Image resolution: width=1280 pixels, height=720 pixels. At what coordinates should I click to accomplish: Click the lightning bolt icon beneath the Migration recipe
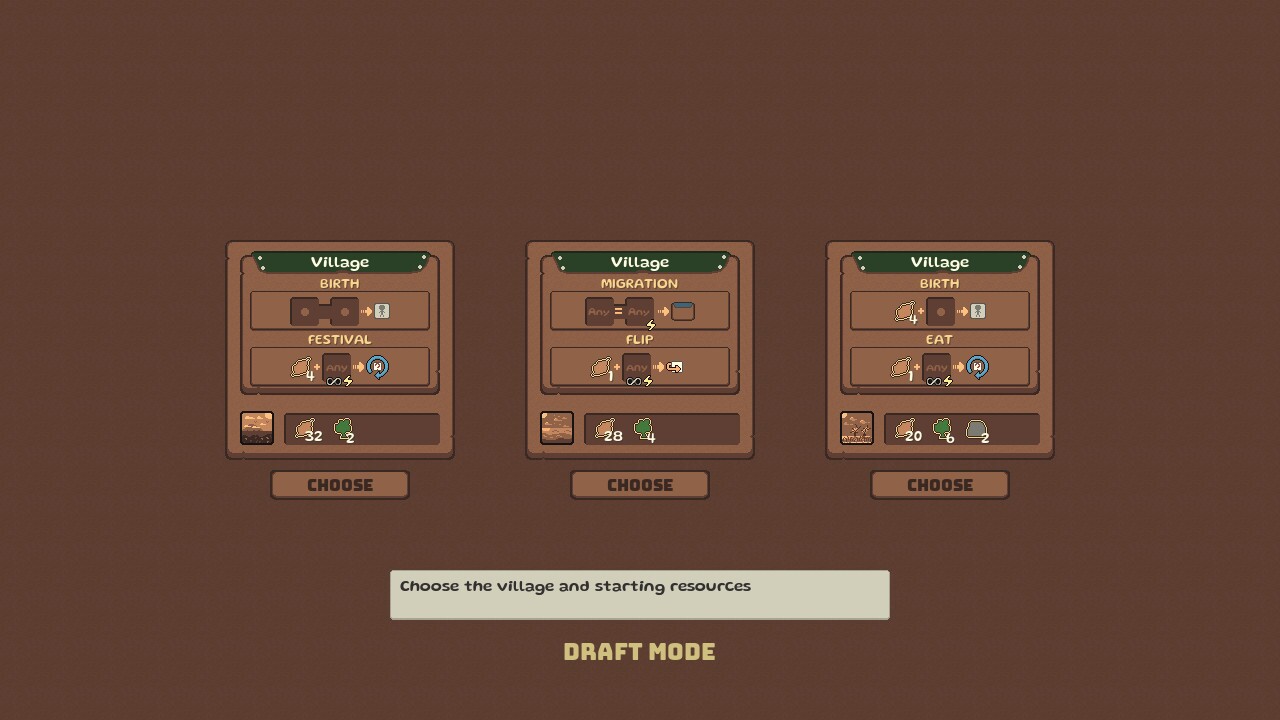click(x=650, y=325)
